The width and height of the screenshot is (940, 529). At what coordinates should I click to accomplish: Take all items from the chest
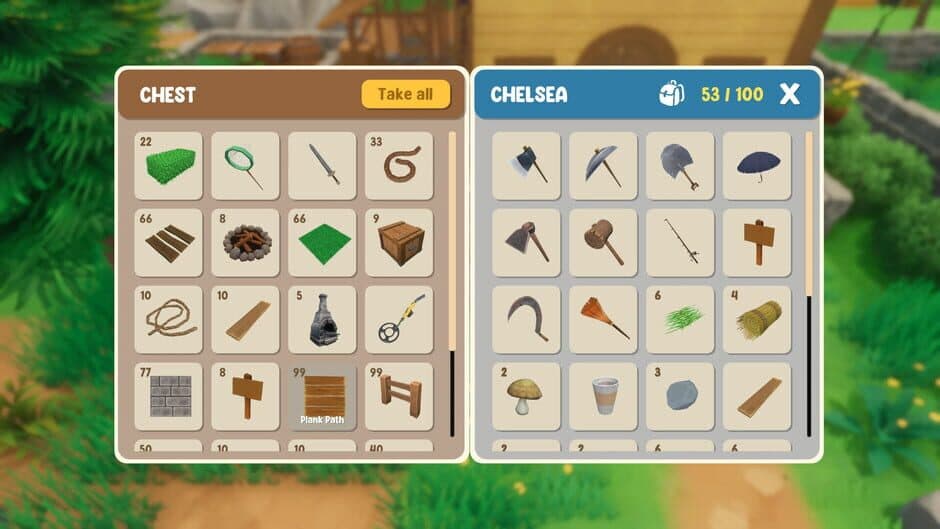405,95
